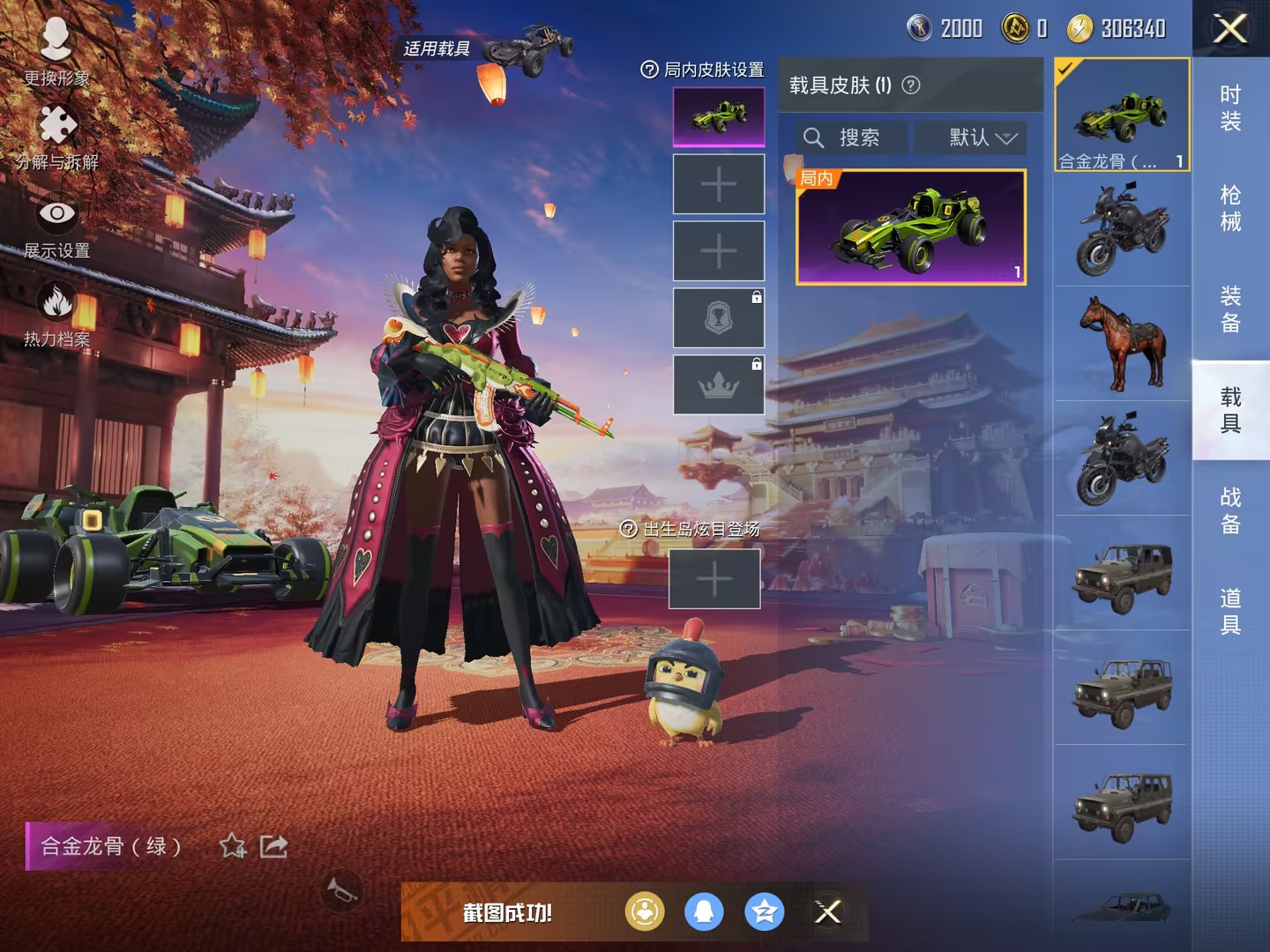Share screenshot via the QQ penguin icon
Screen dimensions: 1270x952
click(704, 911)
